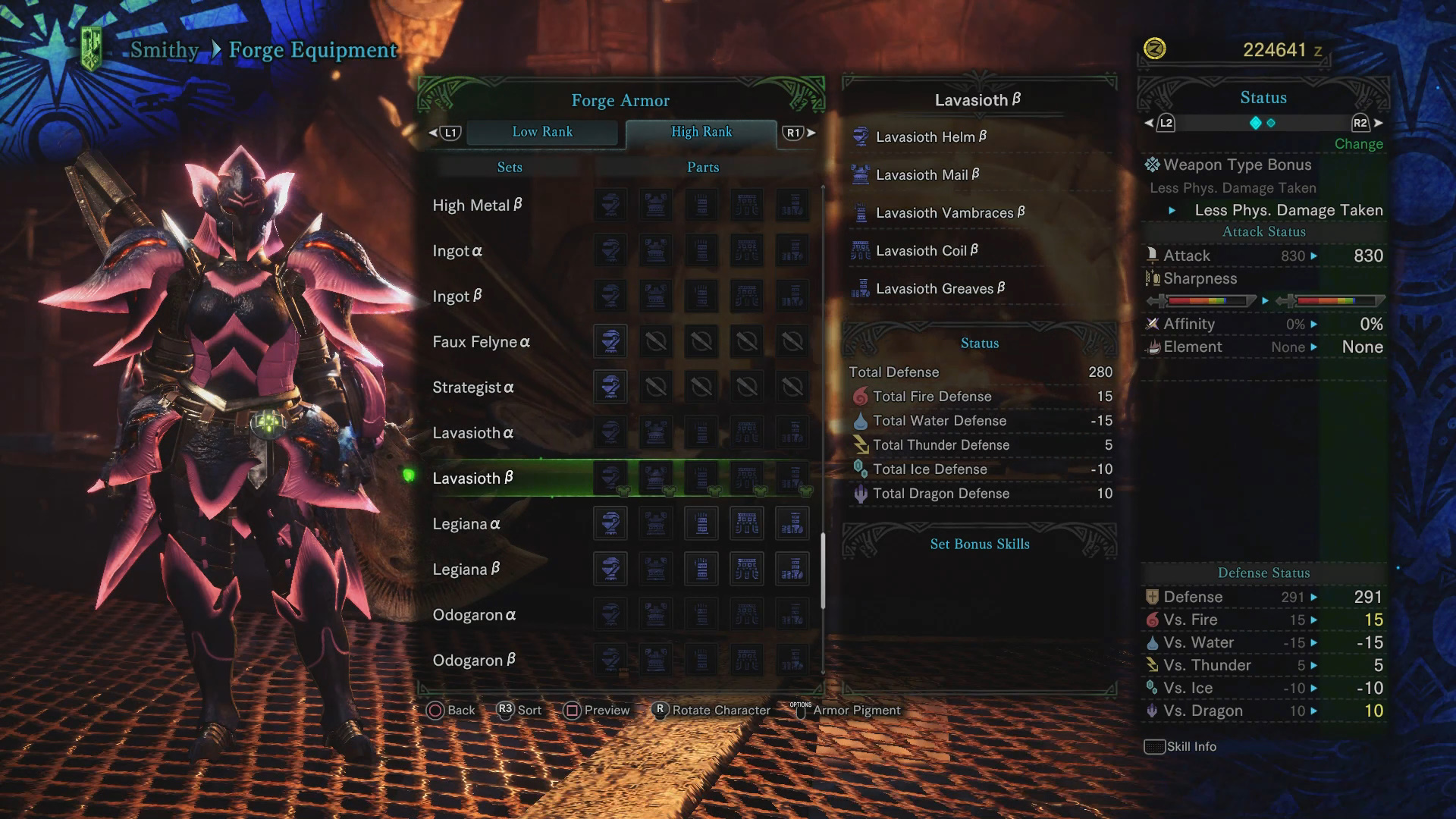
Task: Select Lavasioth Vambraces β piece
Action: (x=950, y=213)
